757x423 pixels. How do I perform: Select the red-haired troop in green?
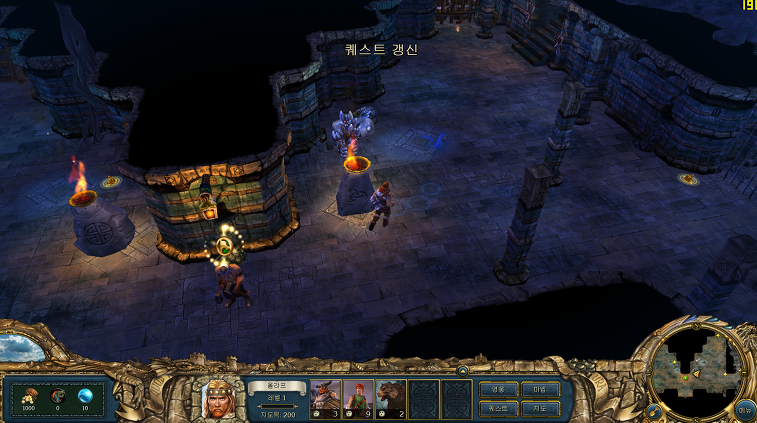(357, 397)
